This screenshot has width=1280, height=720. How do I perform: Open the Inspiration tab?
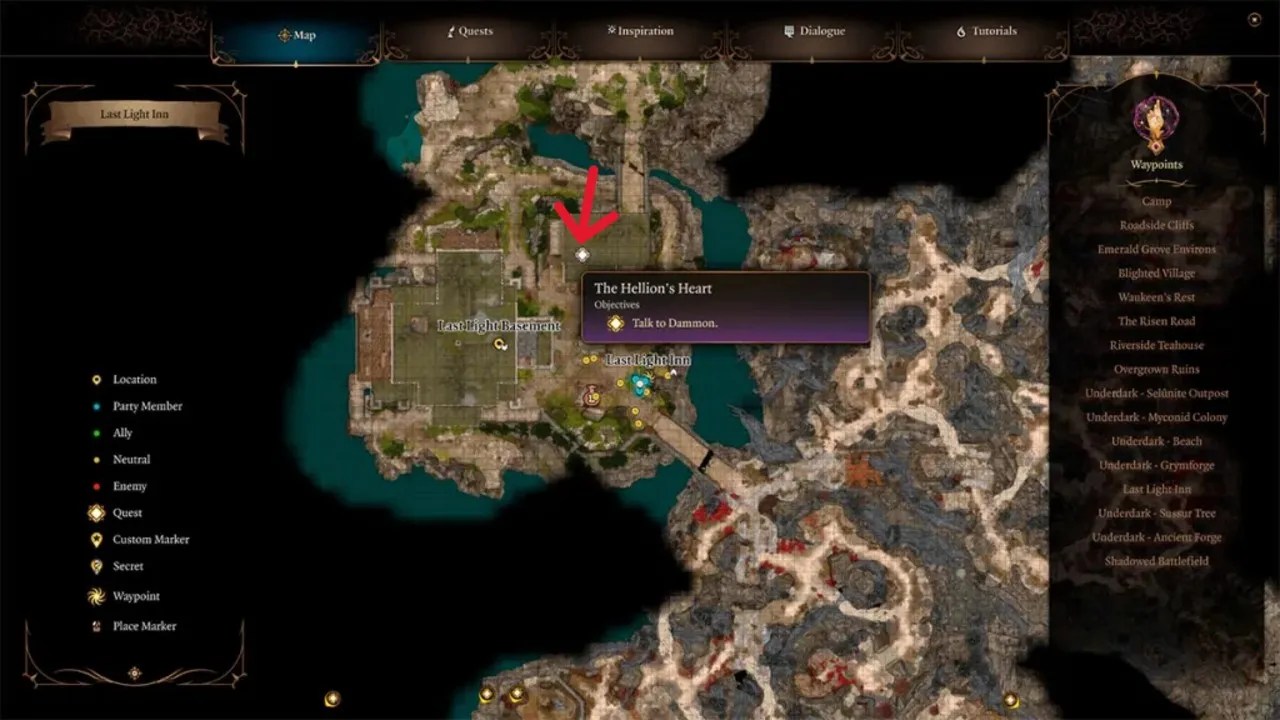coord(639,31)
